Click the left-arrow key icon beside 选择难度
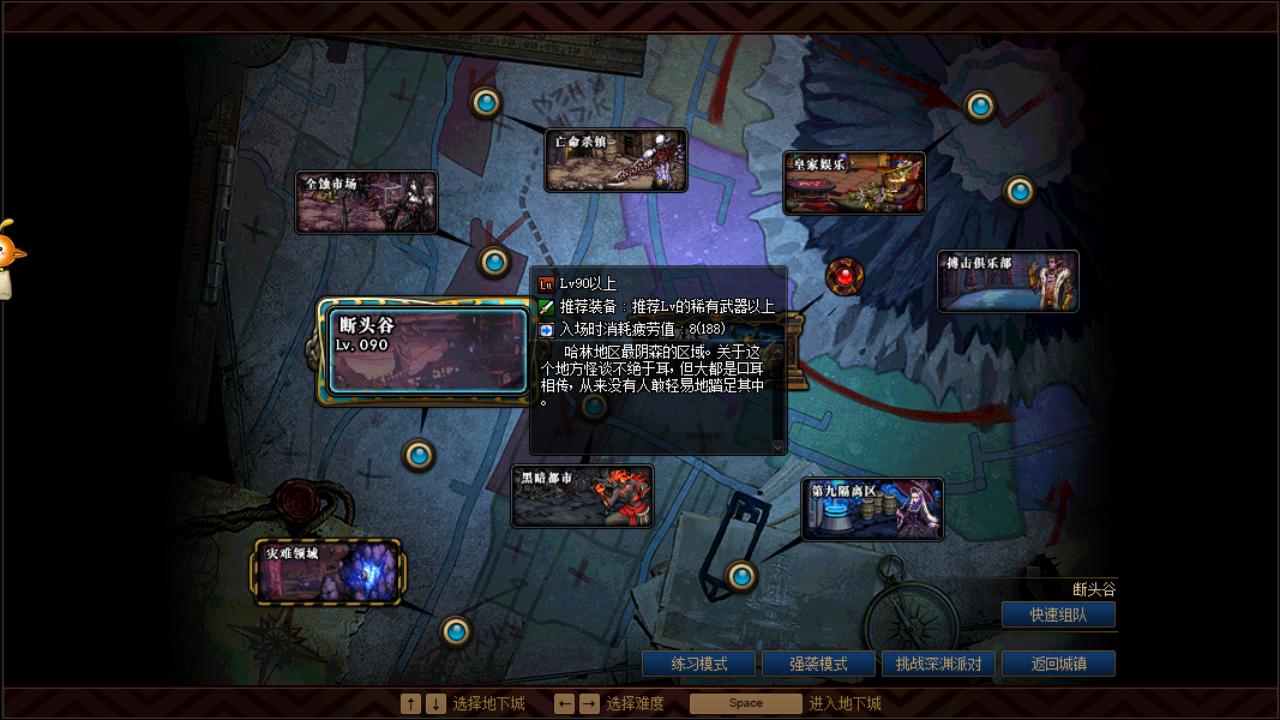This screenshot has height=720, width=1280. coord(564,703)
